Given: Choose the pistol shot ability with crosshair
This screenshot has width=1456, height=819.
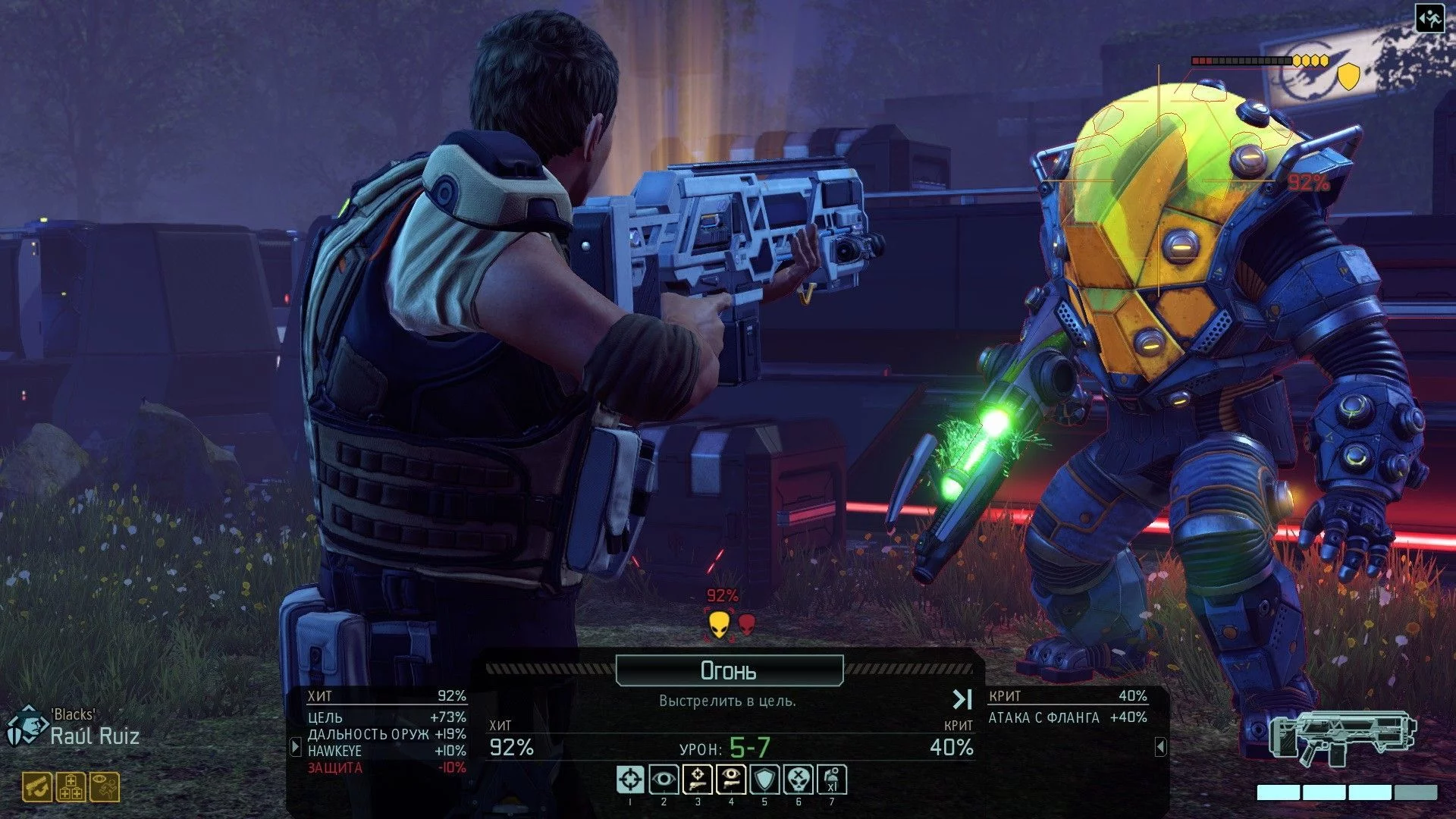Looking at the screenshot, I should click(x=698, y=780).
